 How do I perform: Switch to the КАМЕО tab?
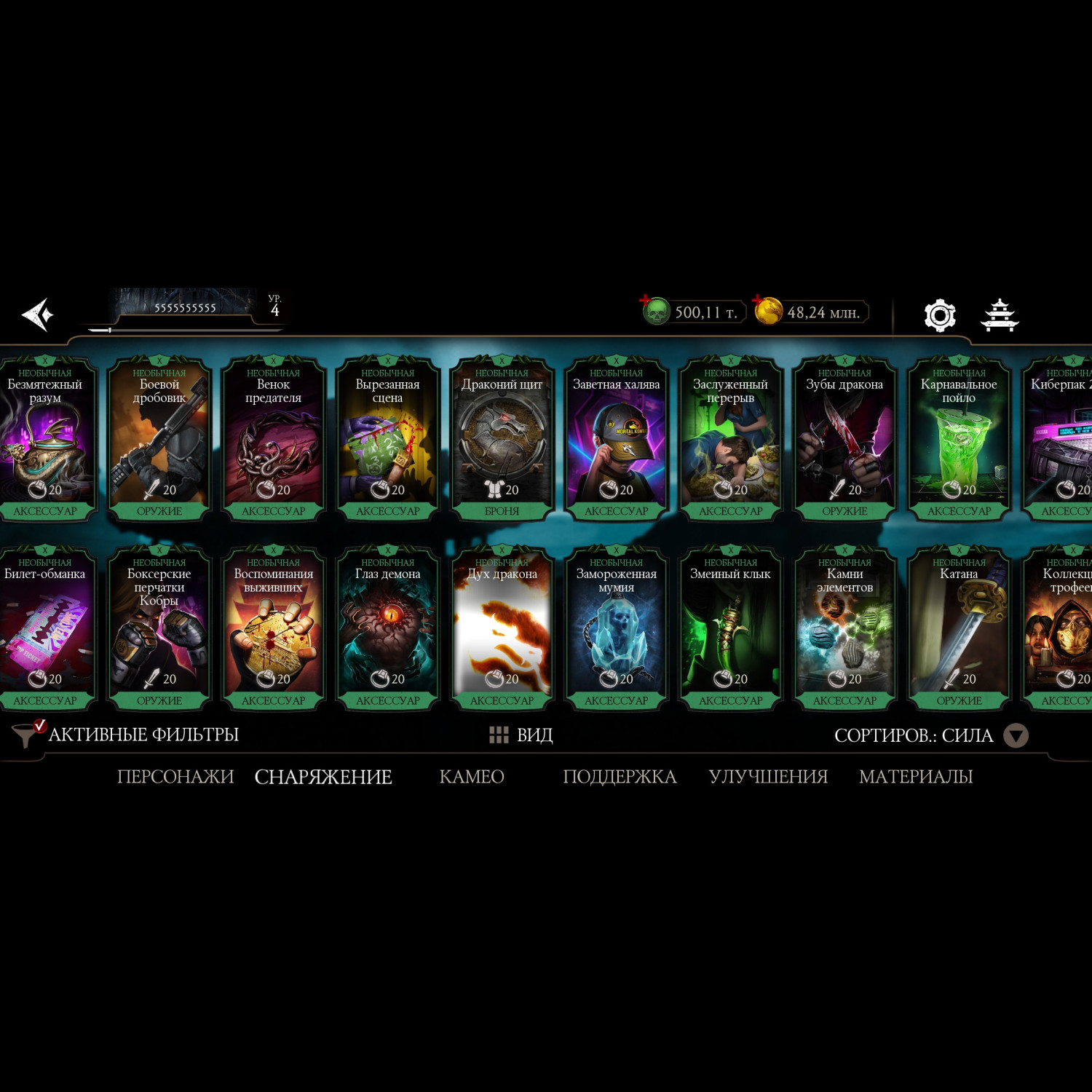coord(472,777)
